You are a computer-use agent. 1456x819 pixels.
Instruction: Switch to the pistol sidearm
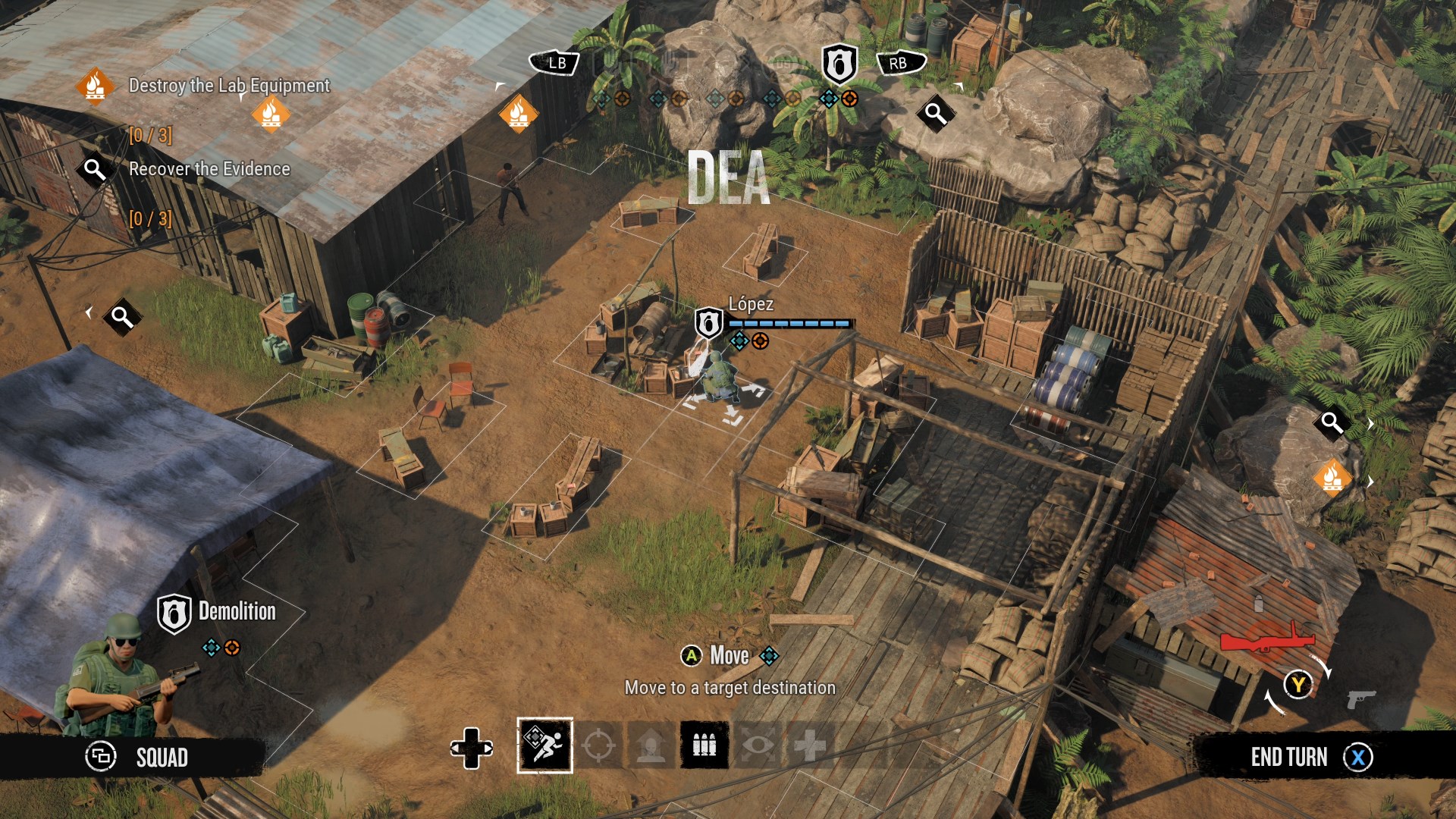point(1361,698)
